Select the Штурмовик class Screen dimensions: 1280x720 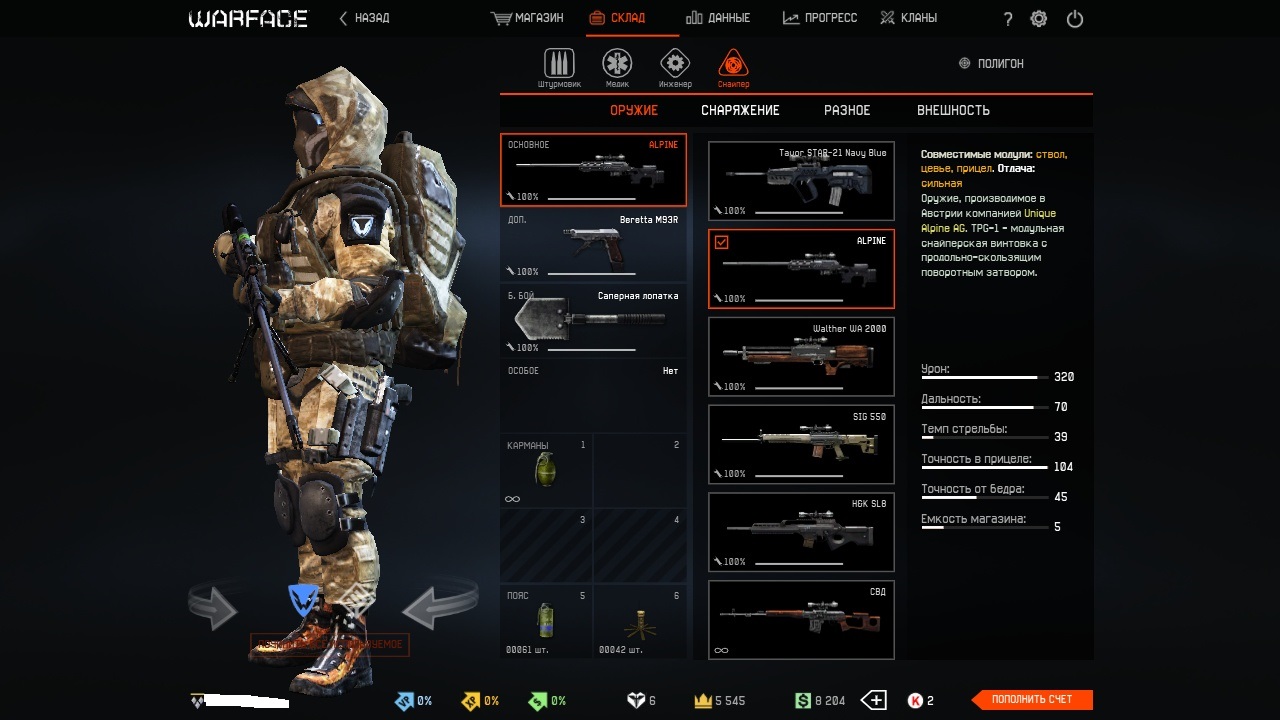tap(559, 68)
